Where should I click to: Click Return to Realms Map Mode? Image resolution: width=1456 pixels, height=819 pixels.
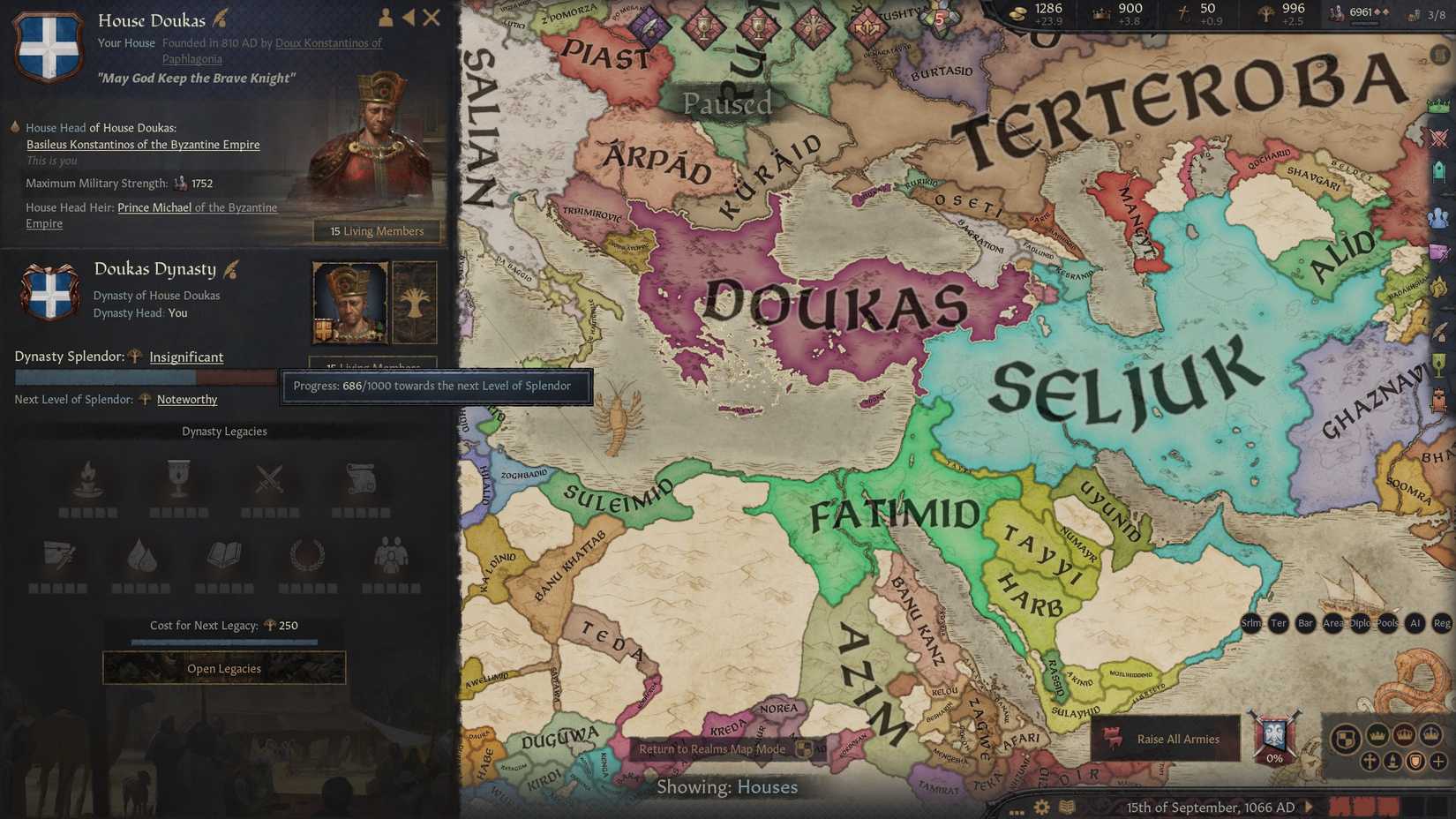pos(713,748)
